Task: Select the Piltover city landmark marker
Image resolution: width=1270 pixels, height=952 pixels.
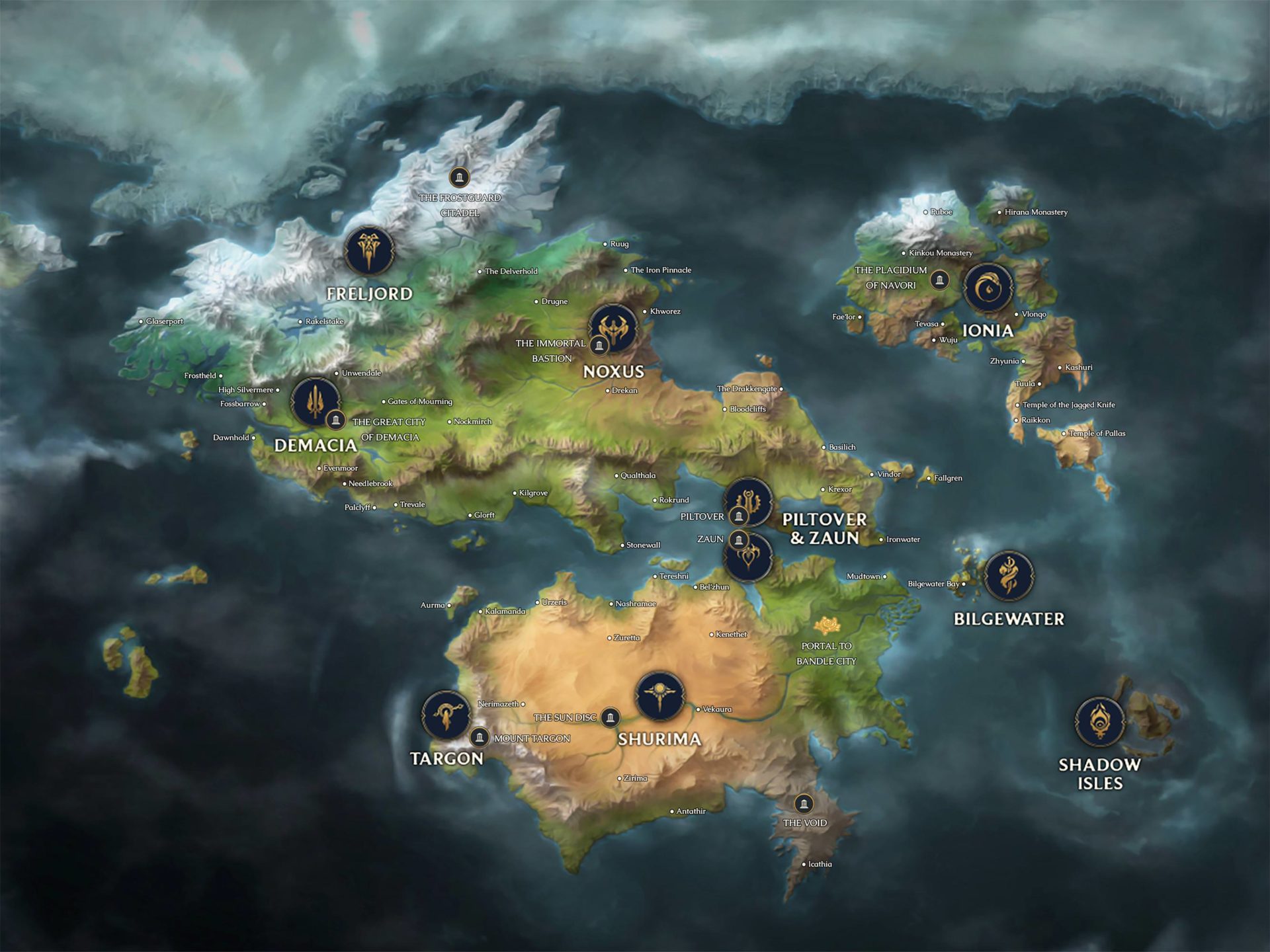Action: coord(739,516)
